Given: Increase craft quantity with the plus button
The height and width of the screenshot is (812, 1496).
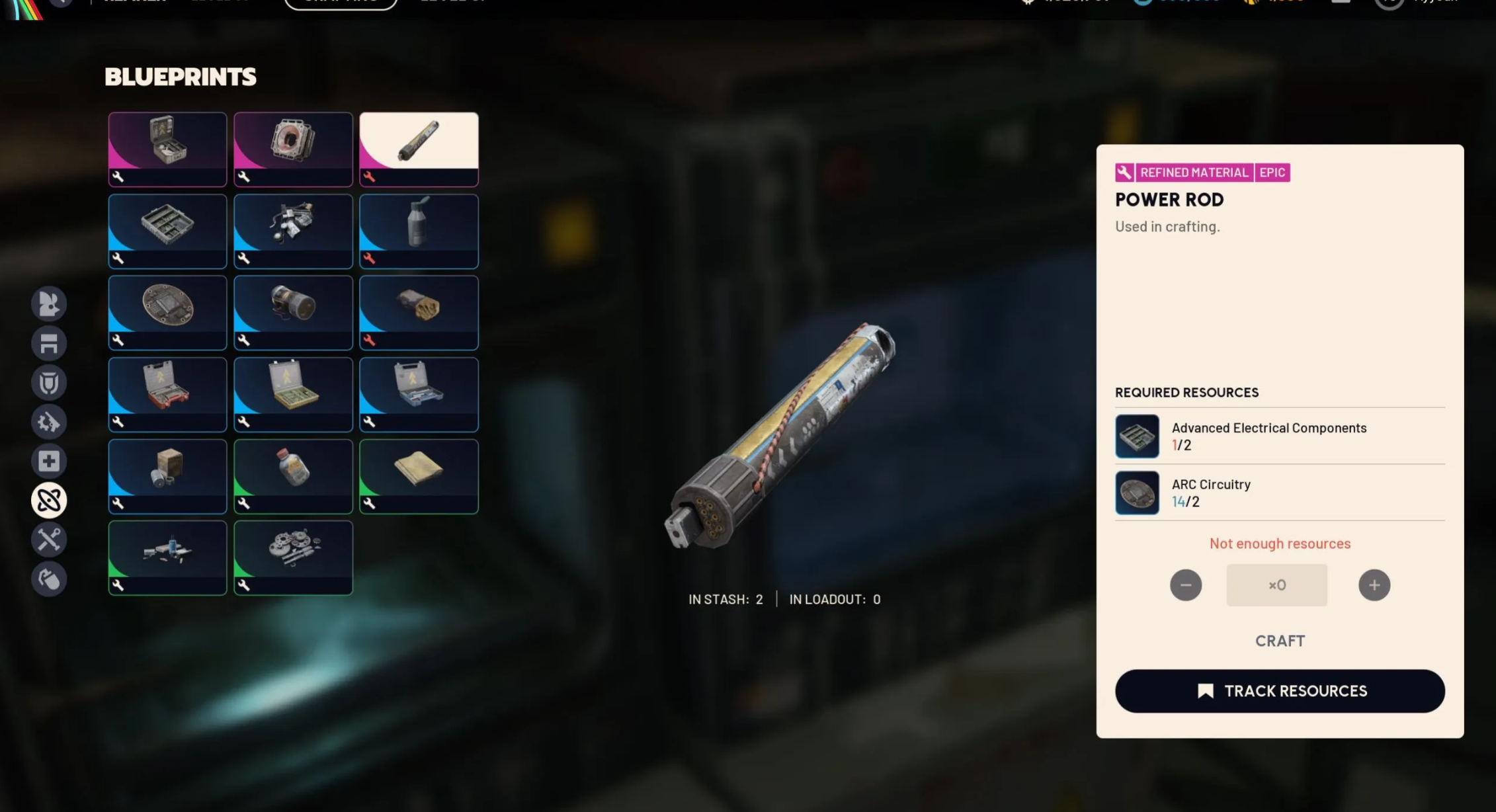Looking at the screenshot, I should [1374, 585].
